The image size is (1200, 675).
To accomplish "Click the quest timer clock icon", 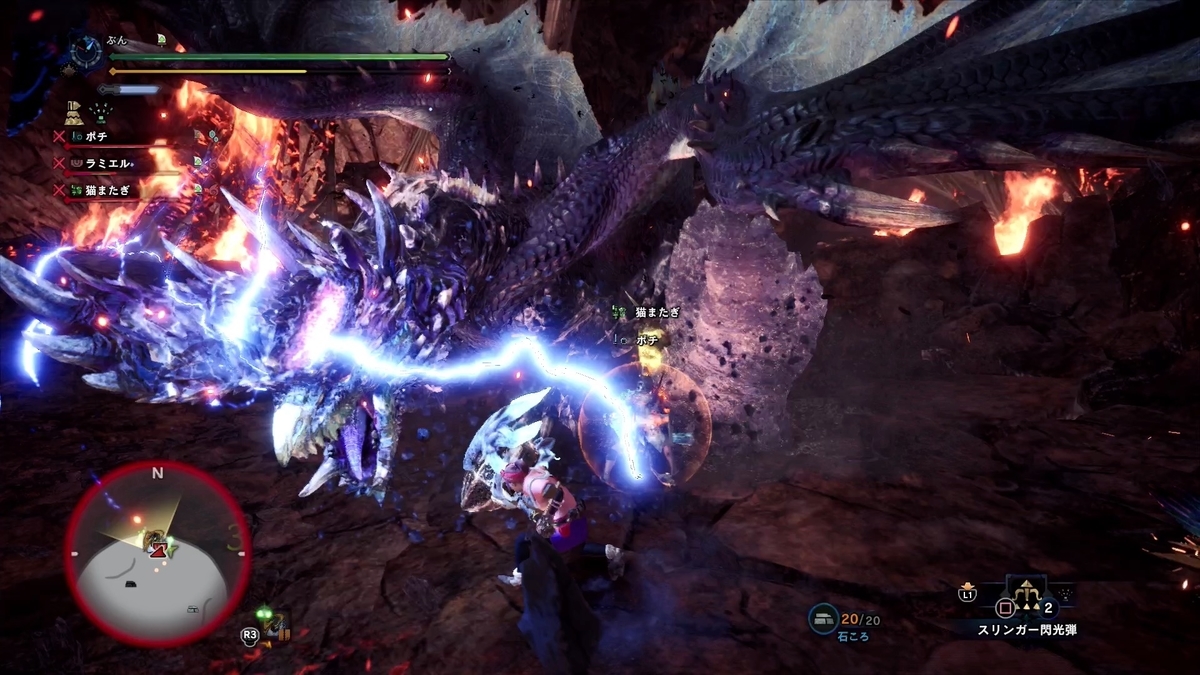I will (x=87, y=50).
